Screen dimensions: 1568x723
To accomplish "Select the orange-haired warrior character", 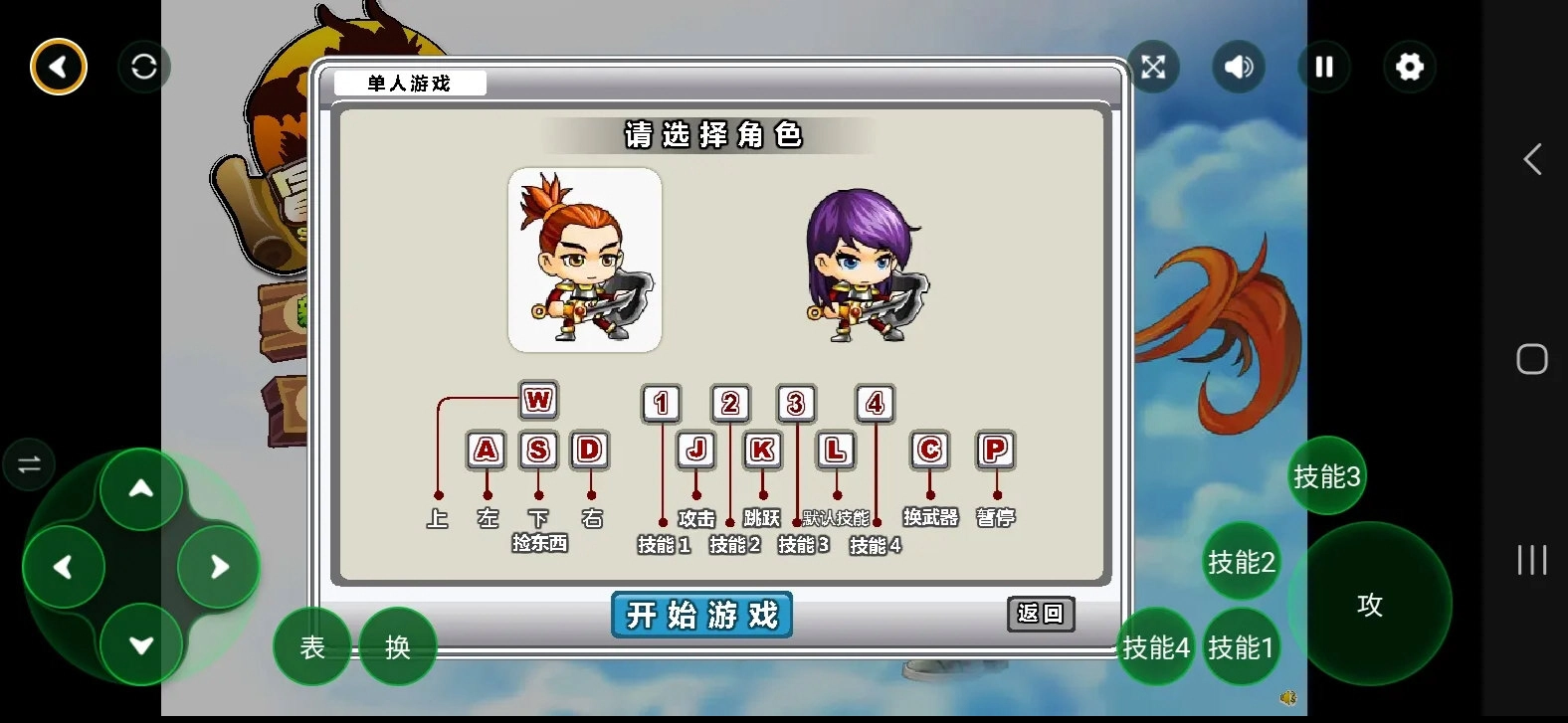I will pyautogui.click(x=585, y=261).
